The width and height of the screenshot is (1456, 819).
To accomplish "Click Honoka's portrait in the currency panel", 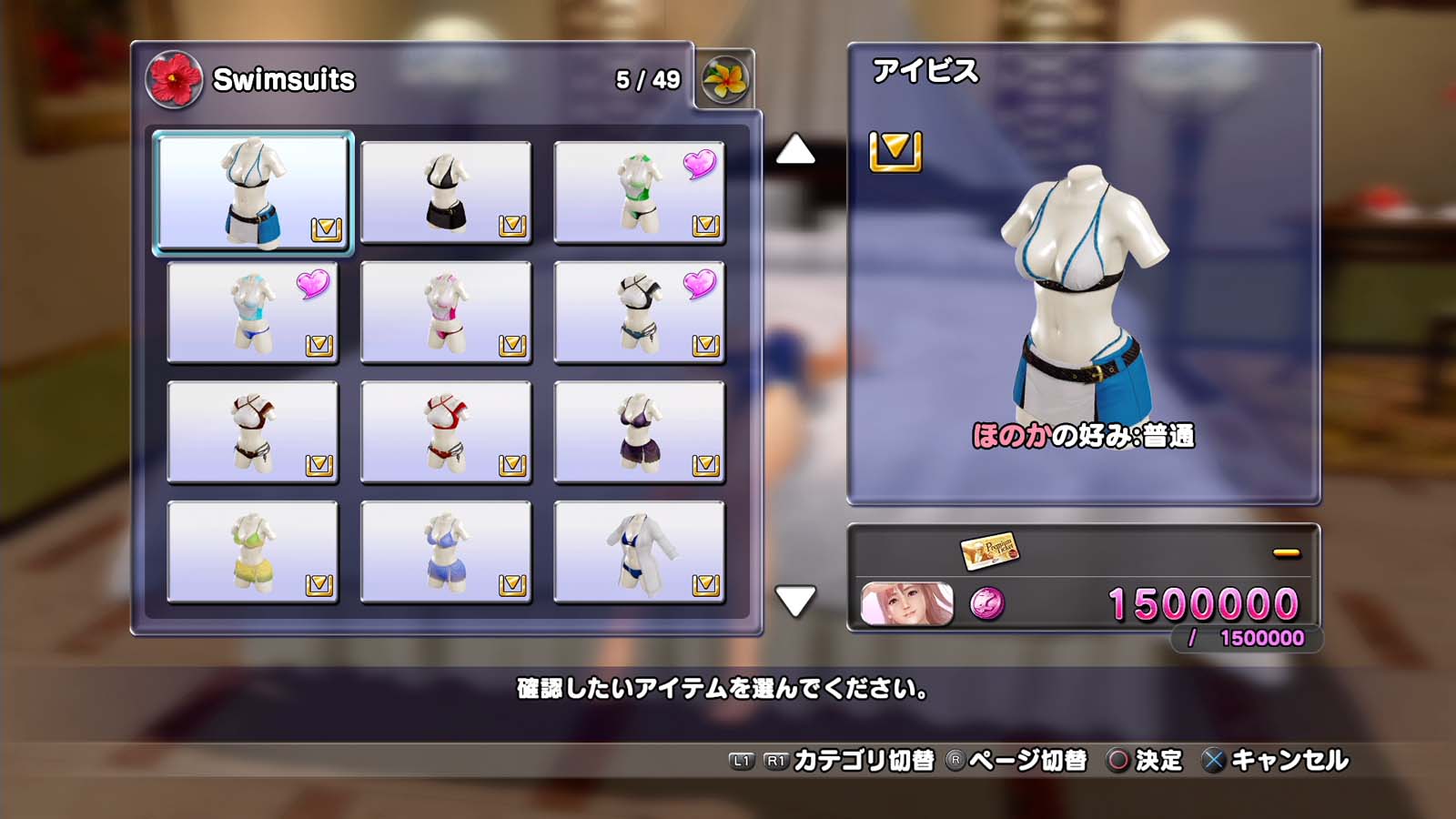I will [906, 604].
